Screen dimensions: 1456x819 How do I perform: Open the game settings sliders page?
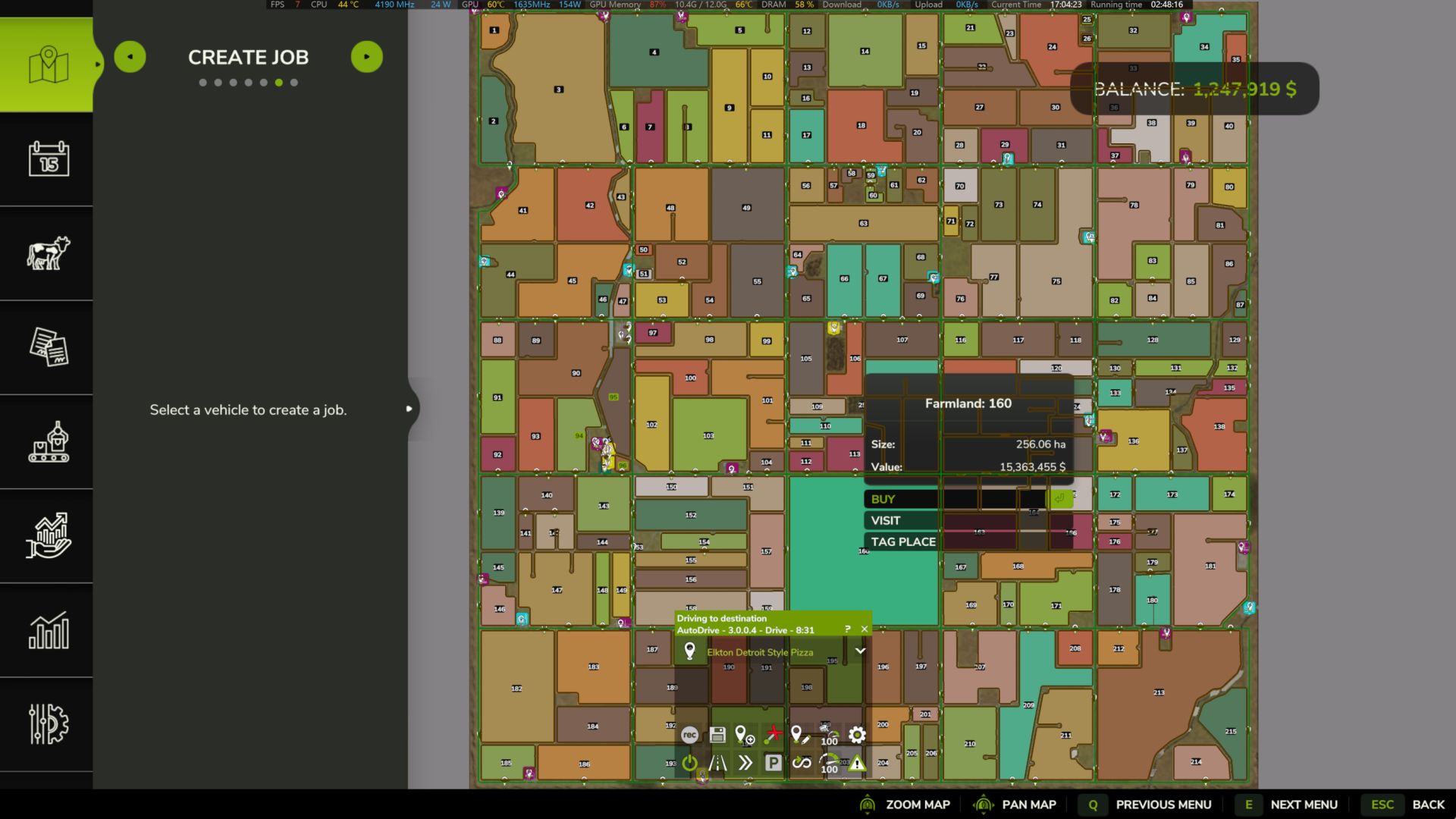(x=48, y=724)
